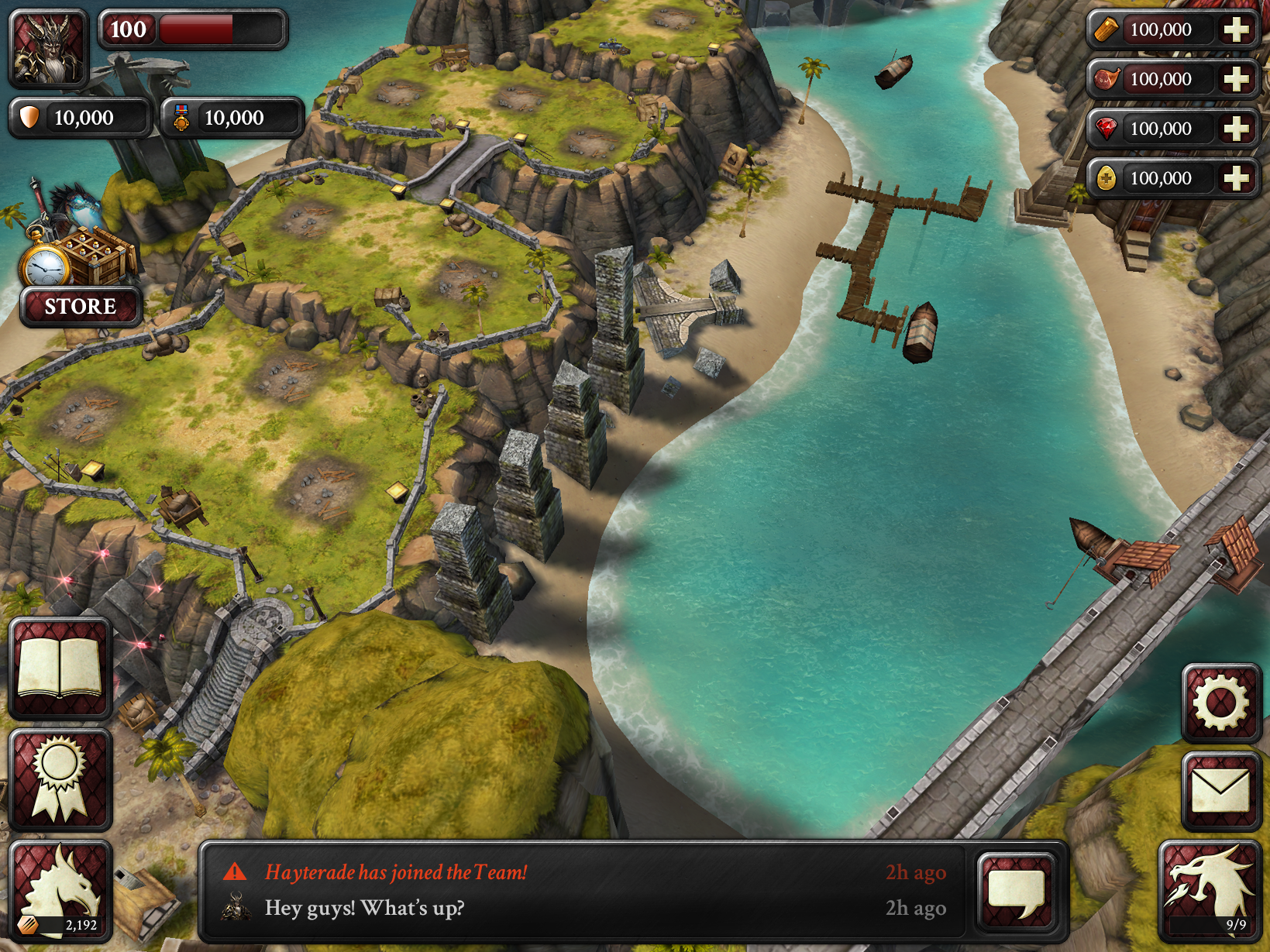Open the dragon roster showing 9/9
This screenshot has width=1270, height=952.
pos(1210,891)
